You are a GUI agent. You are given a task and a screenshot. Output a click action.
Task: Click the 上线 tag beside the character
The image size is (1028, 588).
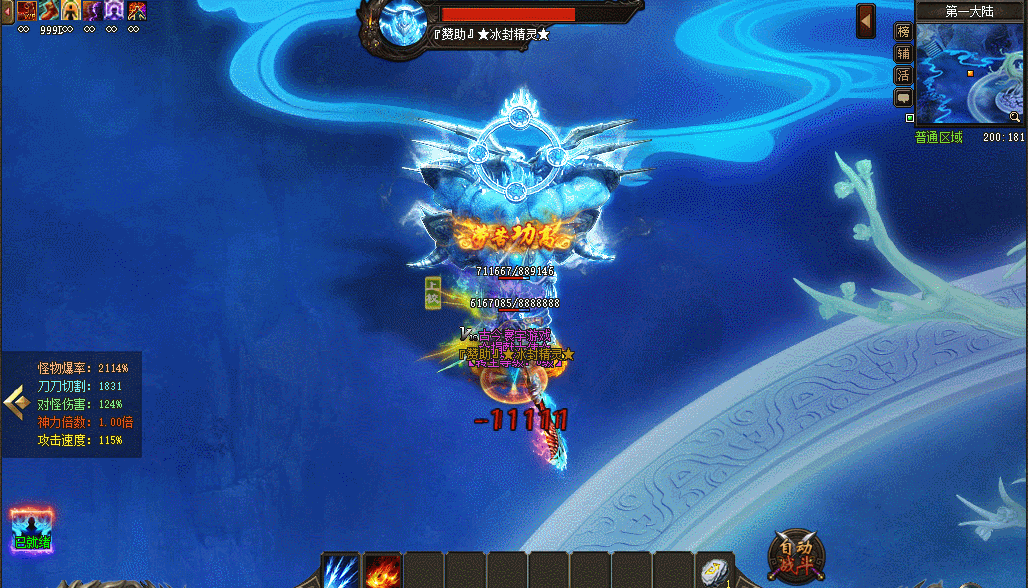click(432, 293)
